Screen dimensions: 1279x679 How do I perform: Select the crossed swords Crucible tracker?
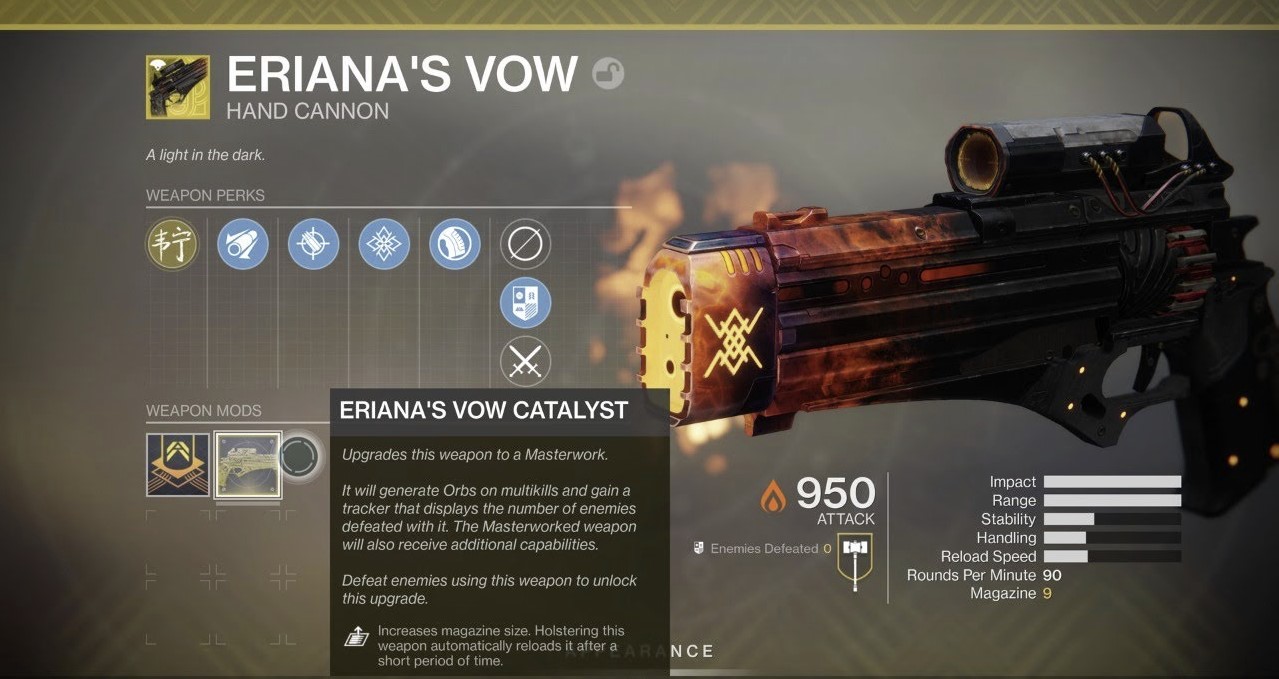click(x=525, y=362)
